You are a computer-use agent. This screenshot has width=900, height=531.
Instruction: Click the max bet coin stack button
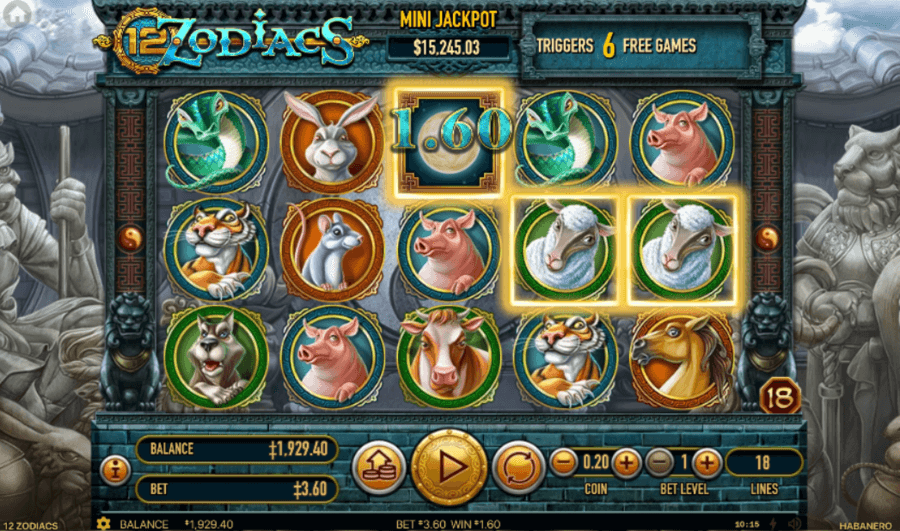pos(378,467)
